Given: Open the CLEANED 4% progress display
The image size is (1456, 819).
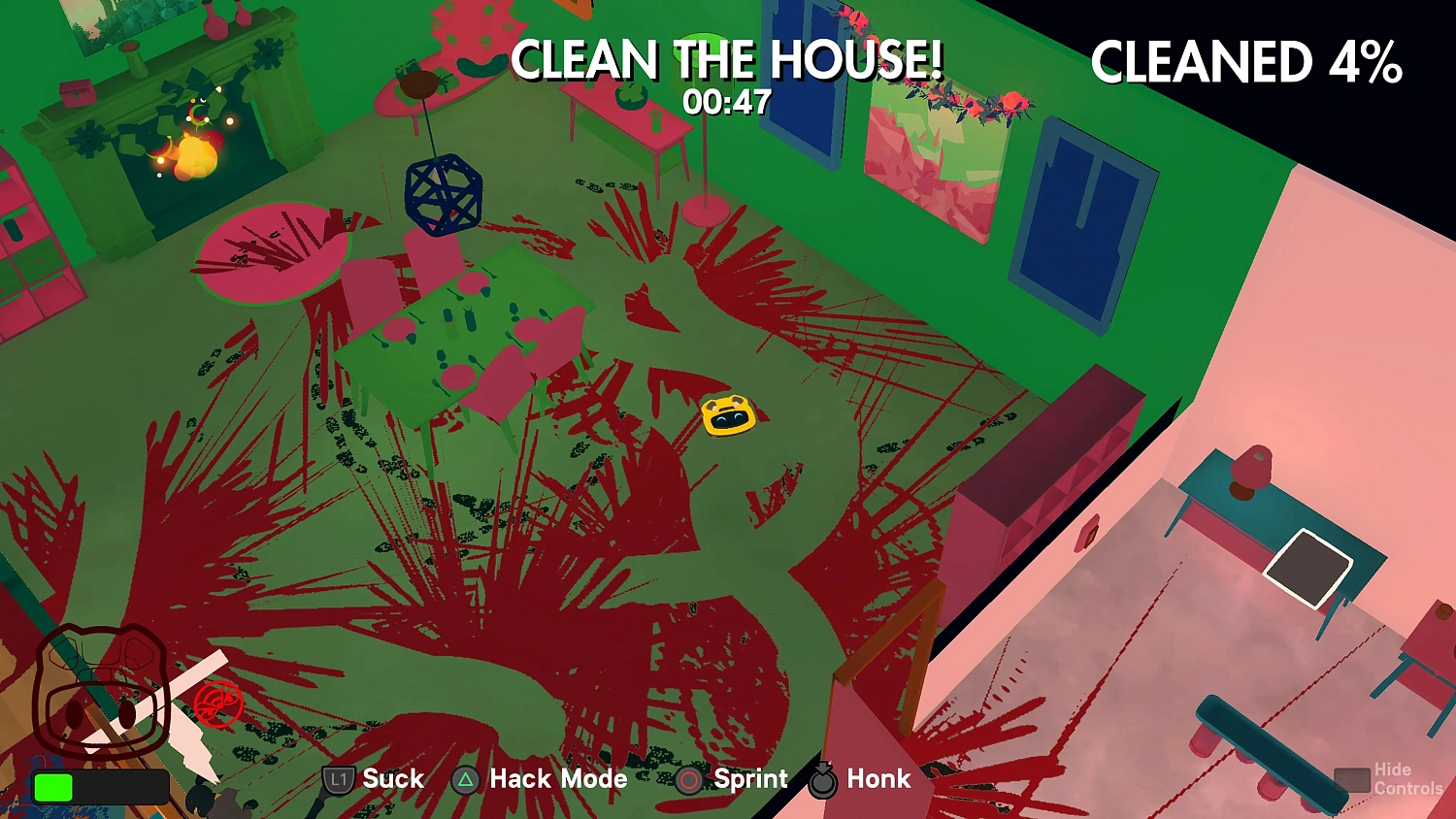Looking at the screenshot, I should (1247, 63).
